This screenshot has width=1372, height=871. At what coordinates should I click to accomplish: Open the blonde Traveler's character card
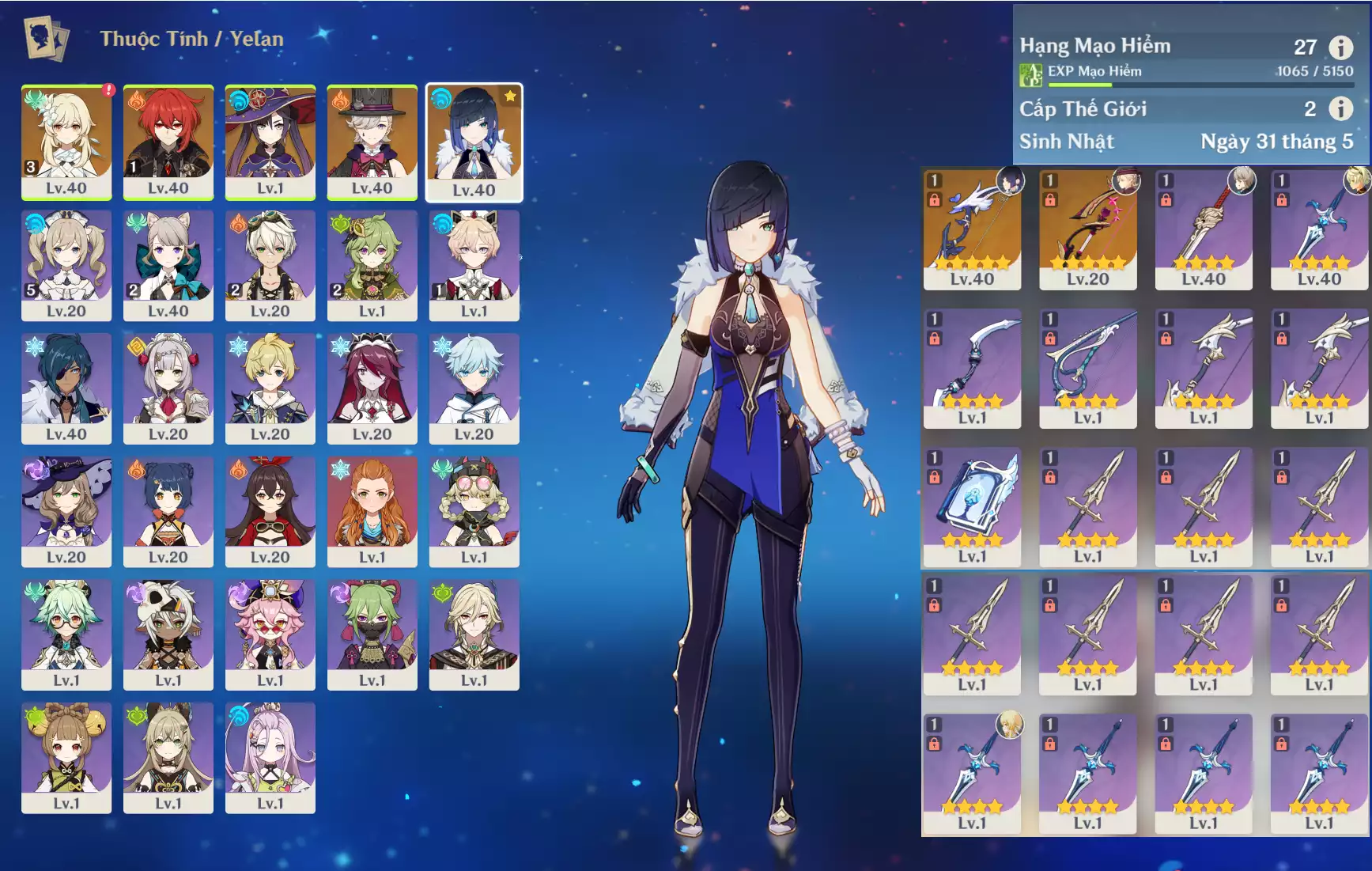tap(66, 141)
